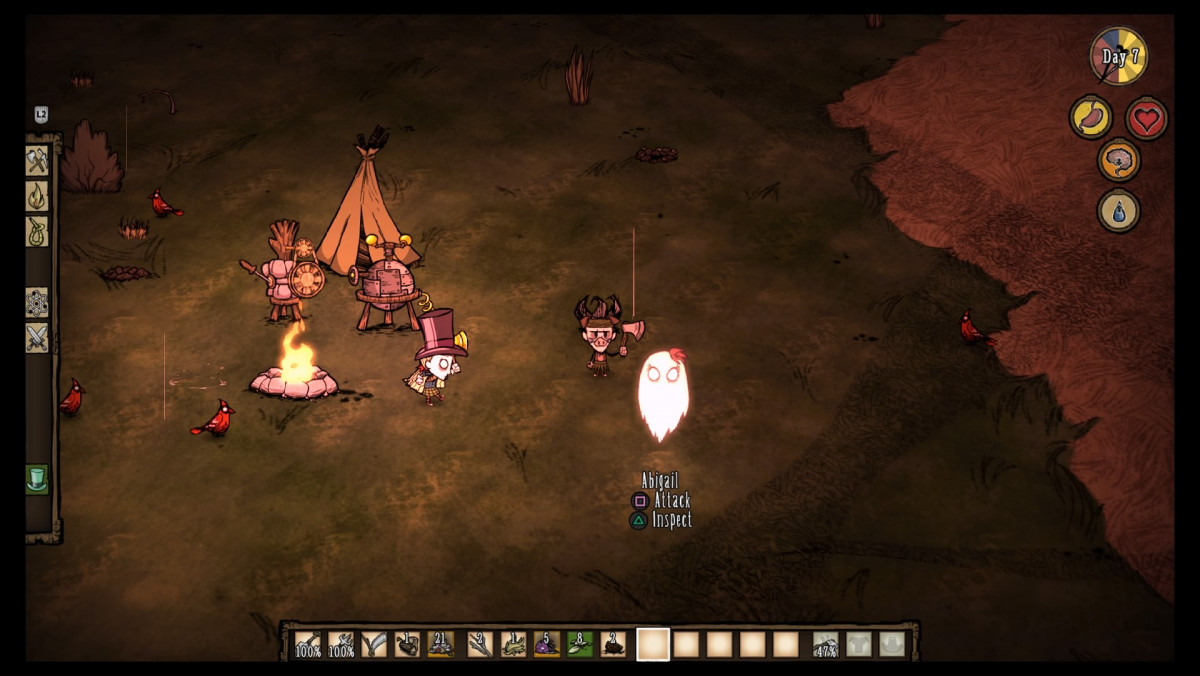Select the curved blade tool slot
Viewport: 1200px width, 676px height.
tap(375, 644)
